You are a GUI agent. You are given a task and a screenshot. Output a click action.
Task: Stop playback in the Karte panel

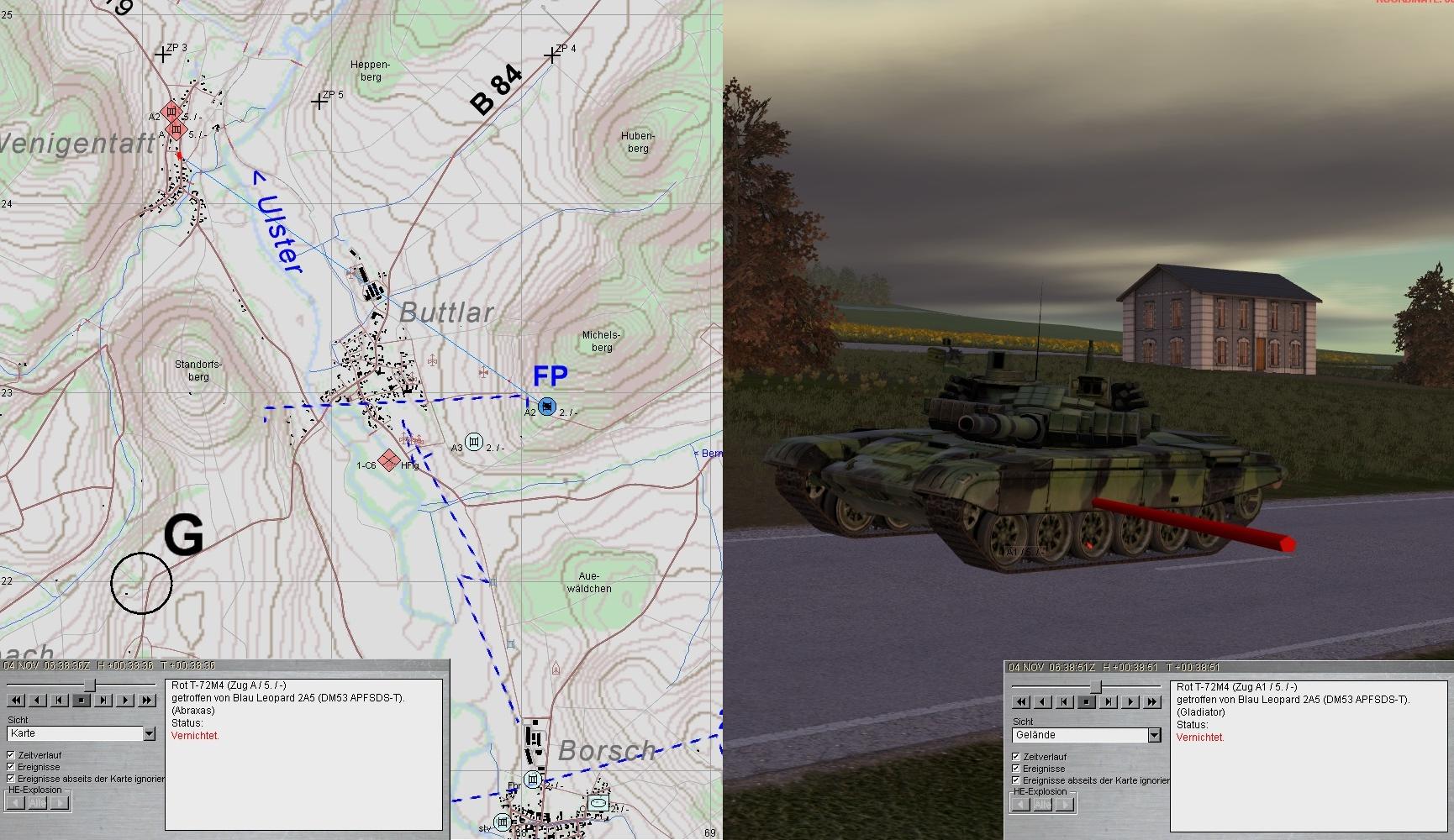pyautogui.click(x=81, y=700)
